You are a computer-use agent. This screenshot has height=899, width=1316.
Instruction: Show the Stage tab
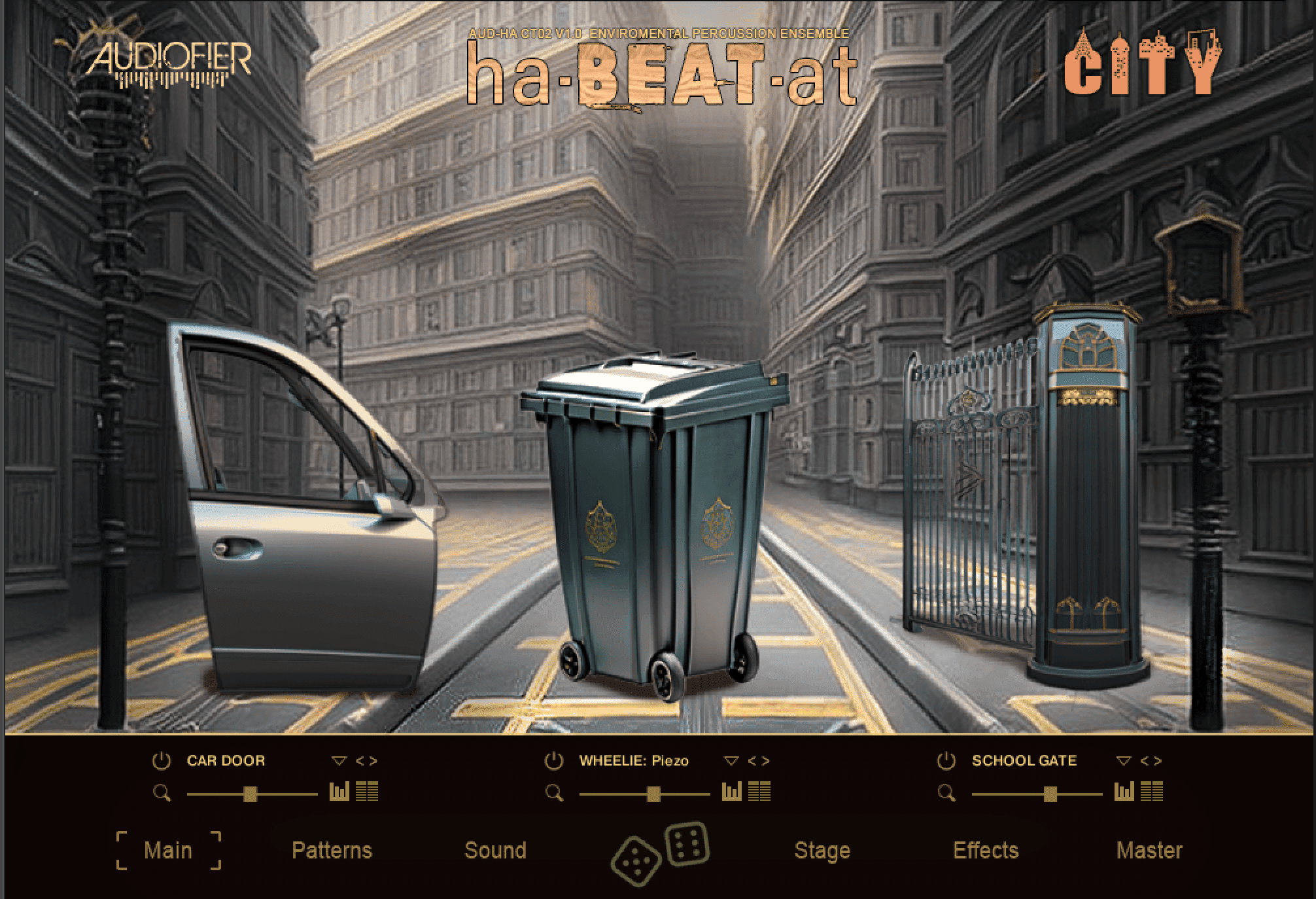click(822, 851)
